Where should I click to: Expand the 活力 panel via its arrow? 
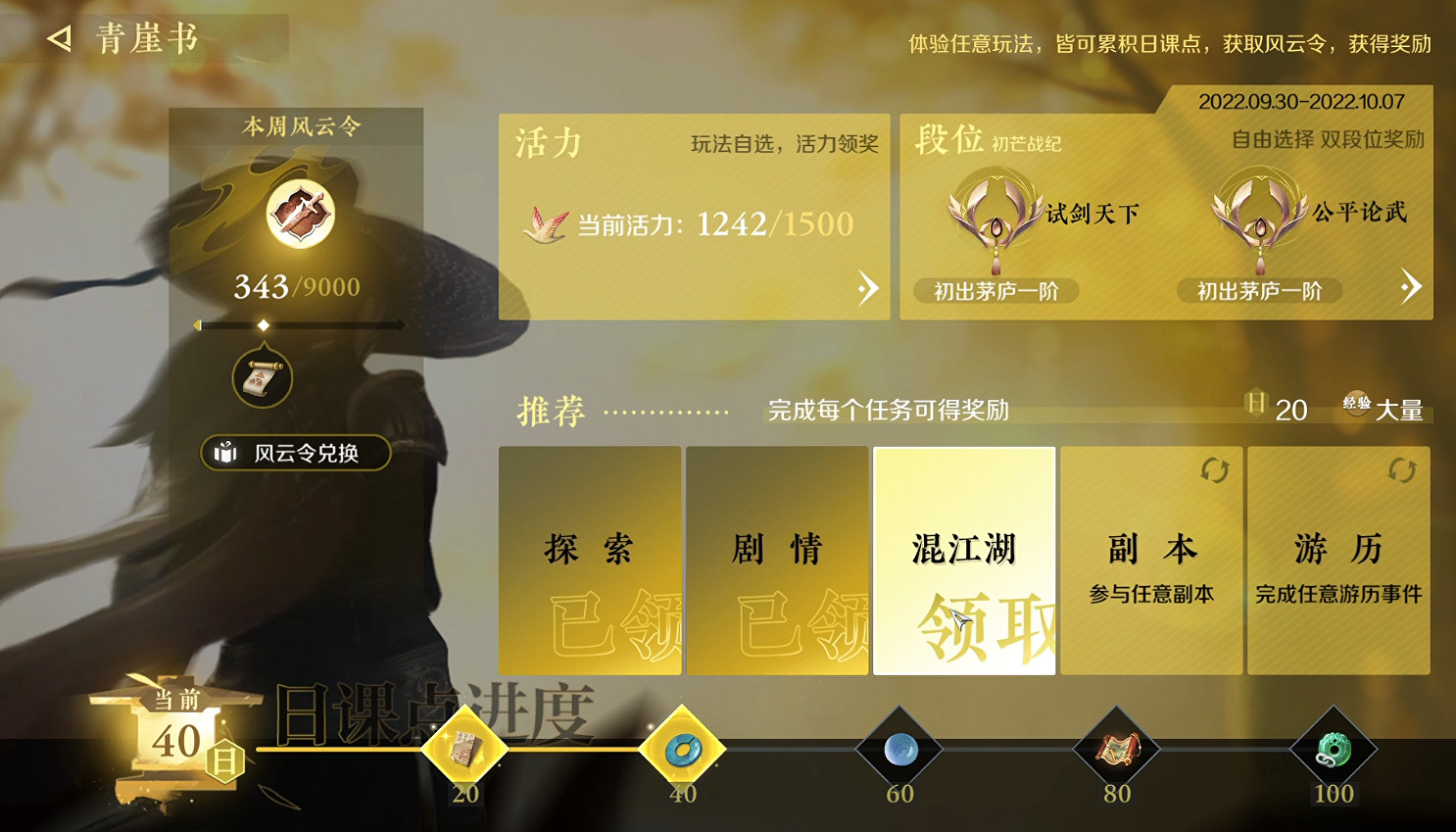coord(868,287)
